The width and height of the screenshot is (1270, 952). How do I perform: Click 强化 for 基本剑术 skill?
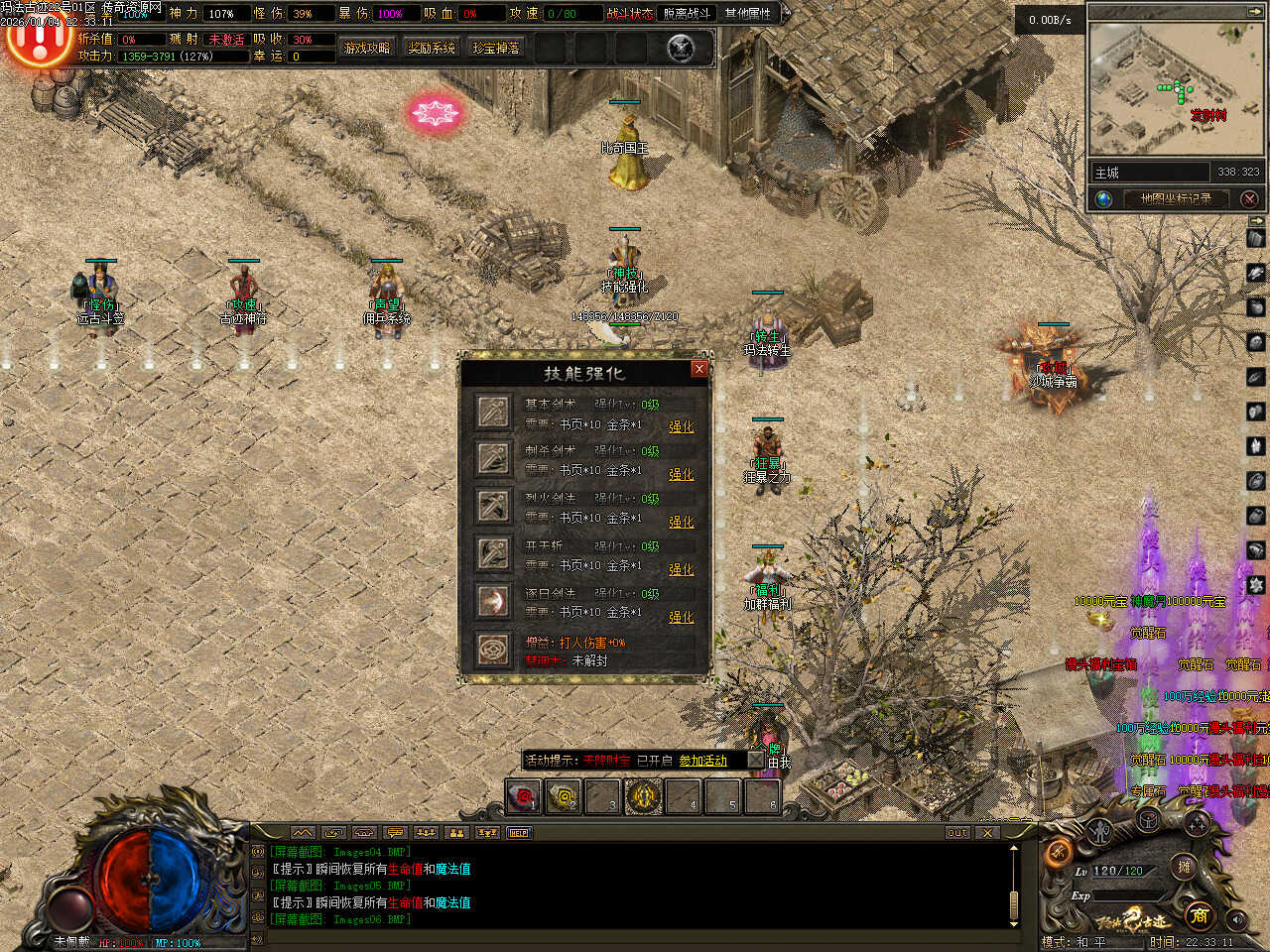(x=682, y=426)
